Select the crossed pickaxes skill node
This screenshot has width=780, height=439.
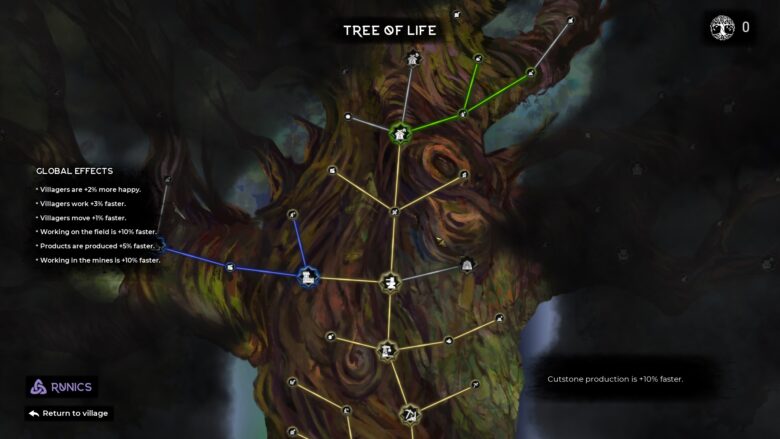pyautogui.click(x=409, y=414)
